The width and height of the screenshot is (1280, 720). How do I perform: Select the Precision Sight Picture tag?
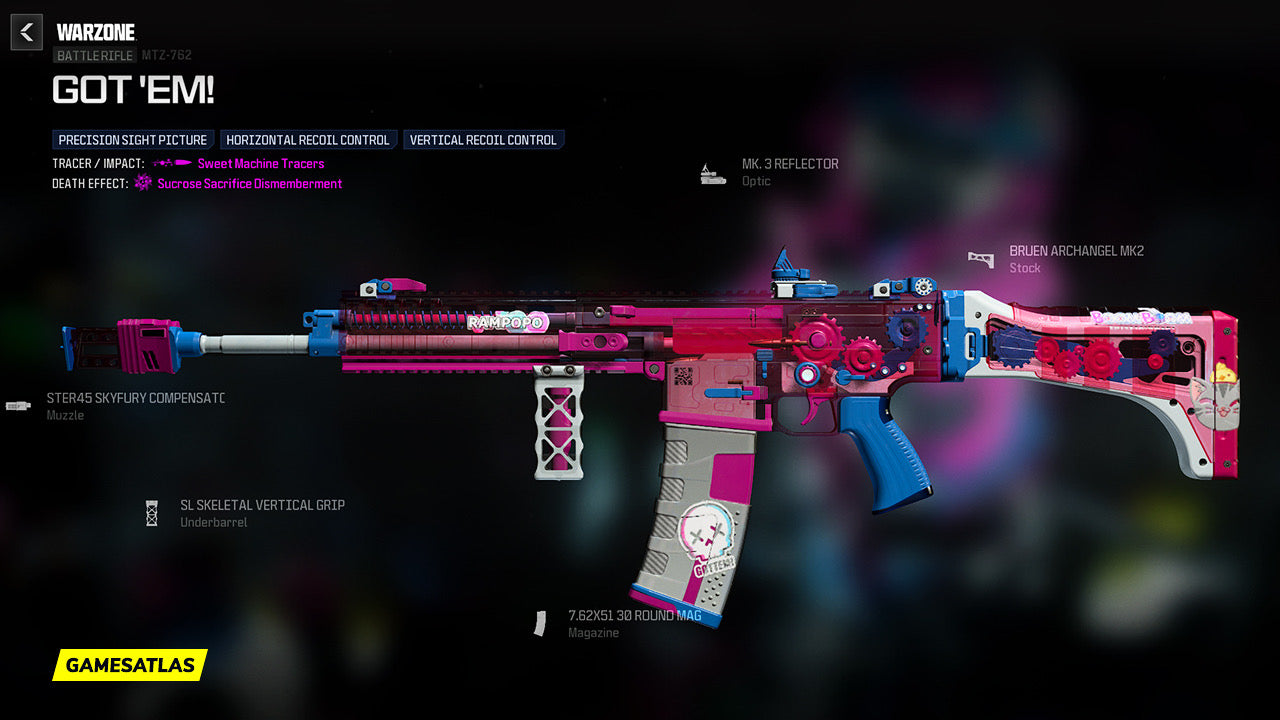133,140
